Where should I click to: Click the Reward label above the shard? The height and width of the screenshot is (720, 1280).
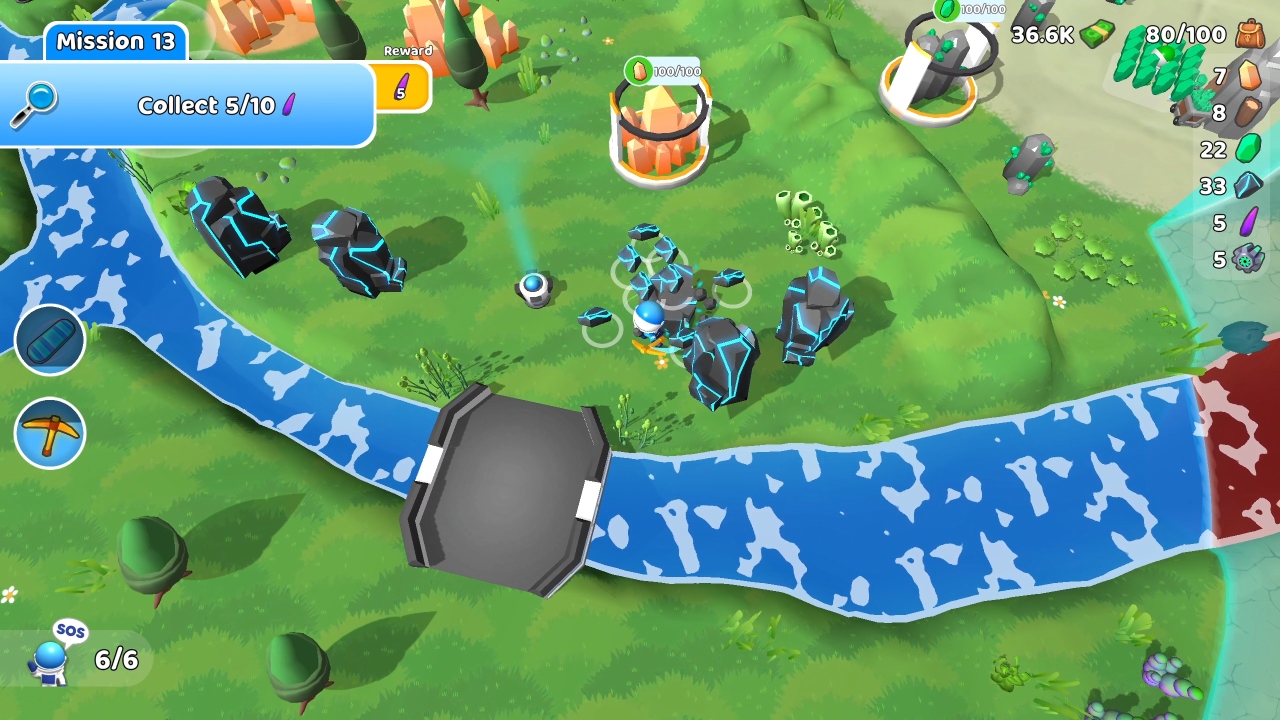407,50
